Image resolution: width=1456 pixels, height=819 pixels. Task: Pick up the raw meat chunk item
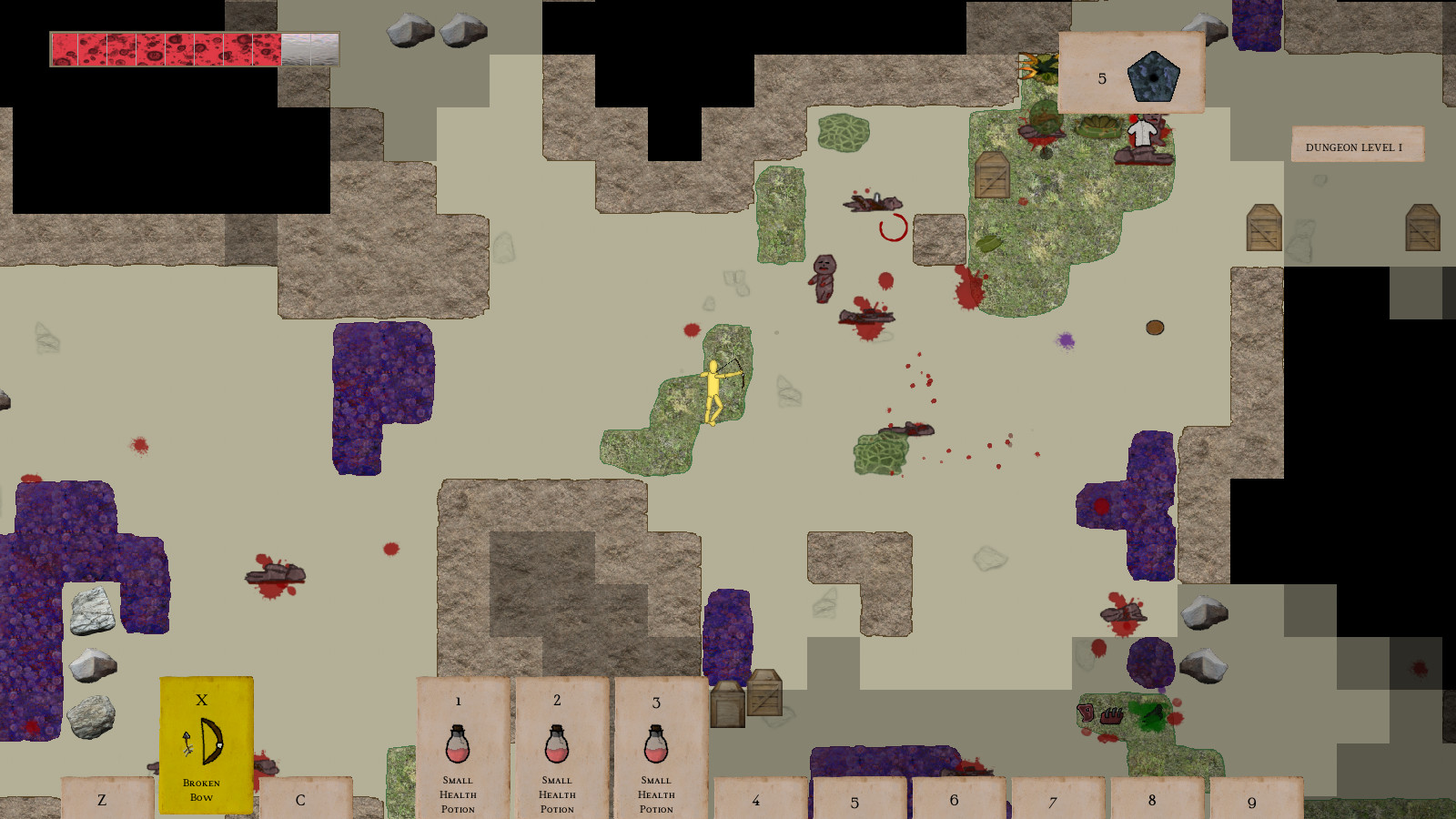[1085, 713]
